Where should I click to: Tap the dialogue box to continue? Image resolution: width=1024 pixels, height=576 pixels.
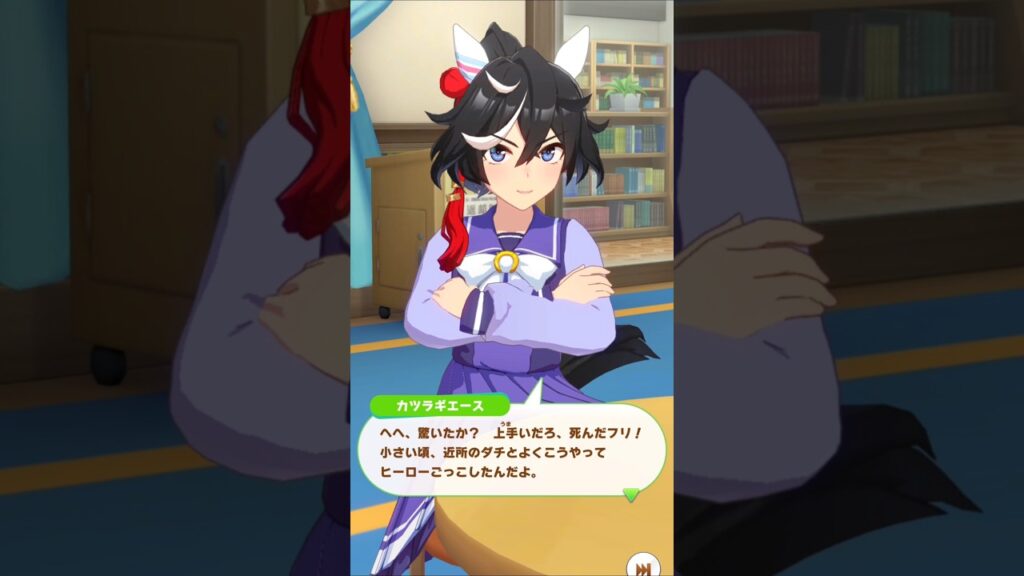pyautogui.click(x=510, y=452)
